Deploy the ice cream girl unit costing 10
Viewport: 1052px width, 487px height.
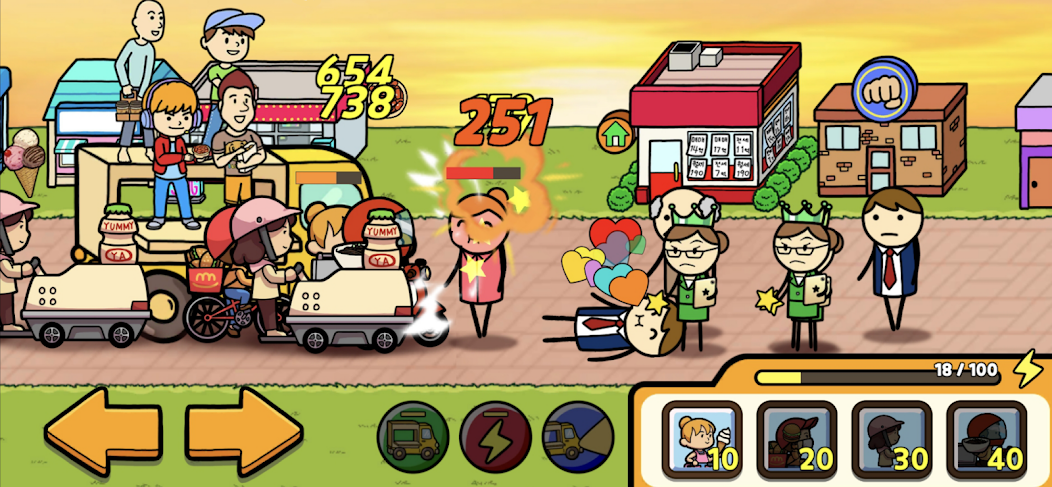tap(701, 438)
